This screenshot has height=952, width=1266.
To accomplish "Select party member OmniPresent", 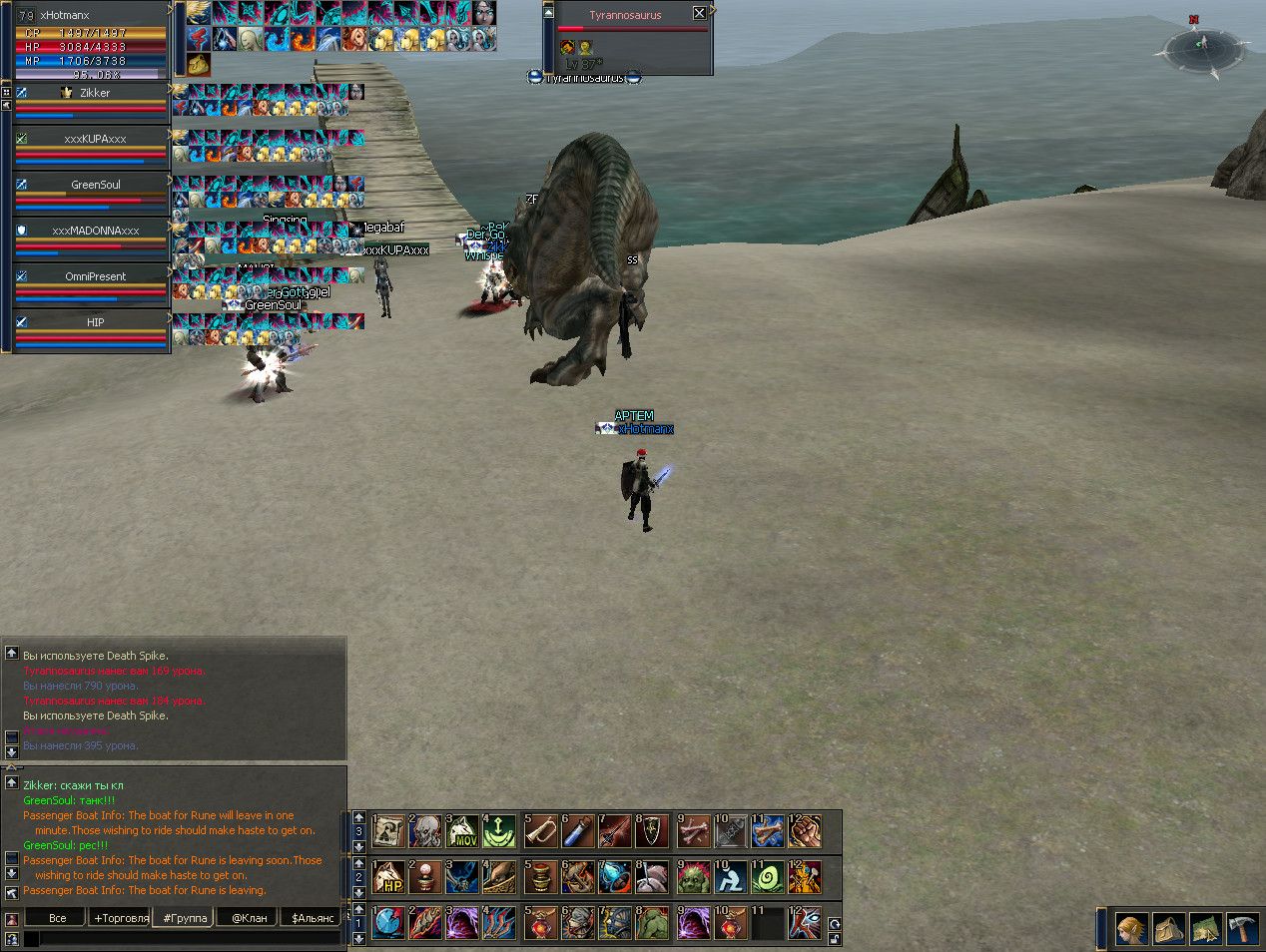I will point(95,276).
